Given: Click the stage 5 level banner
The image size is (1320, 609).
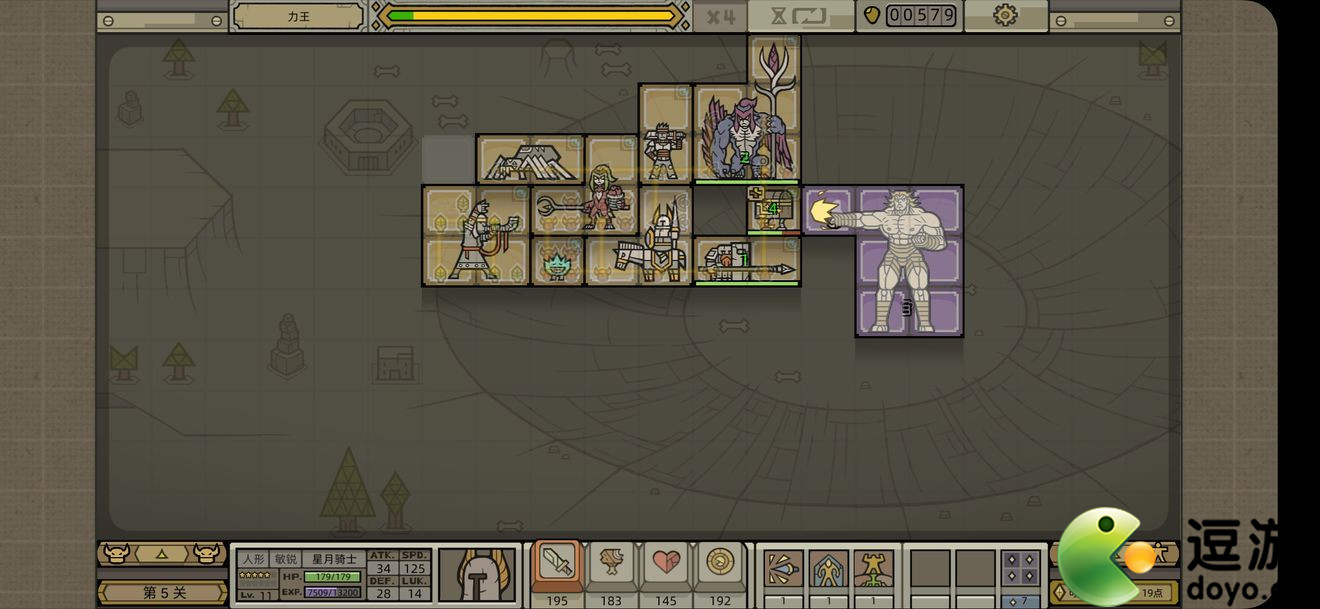Looking at the screenshot, I should 163,592.
